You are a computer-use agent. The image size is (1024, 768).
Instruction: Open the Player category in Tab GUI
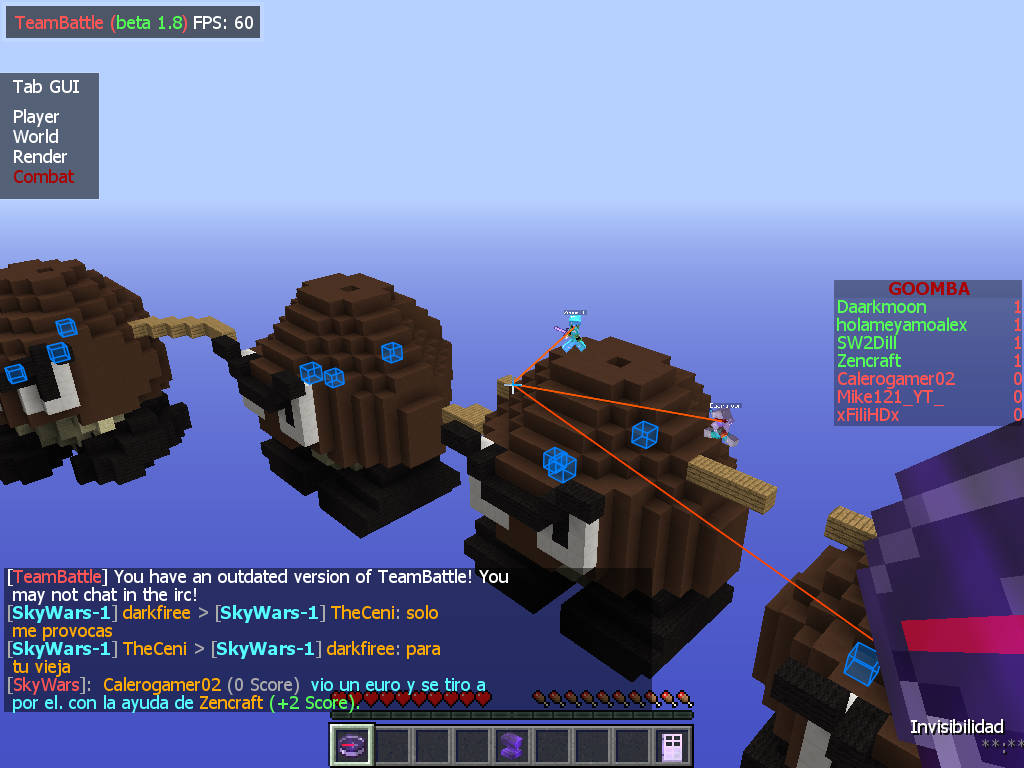click(36, 117)
